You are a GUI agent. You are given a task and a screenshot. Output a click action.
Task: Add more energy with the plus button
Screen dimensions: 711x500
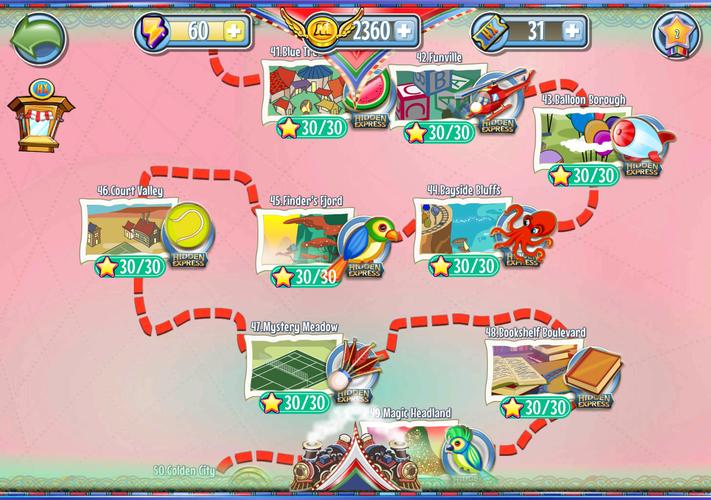(232, 31)
